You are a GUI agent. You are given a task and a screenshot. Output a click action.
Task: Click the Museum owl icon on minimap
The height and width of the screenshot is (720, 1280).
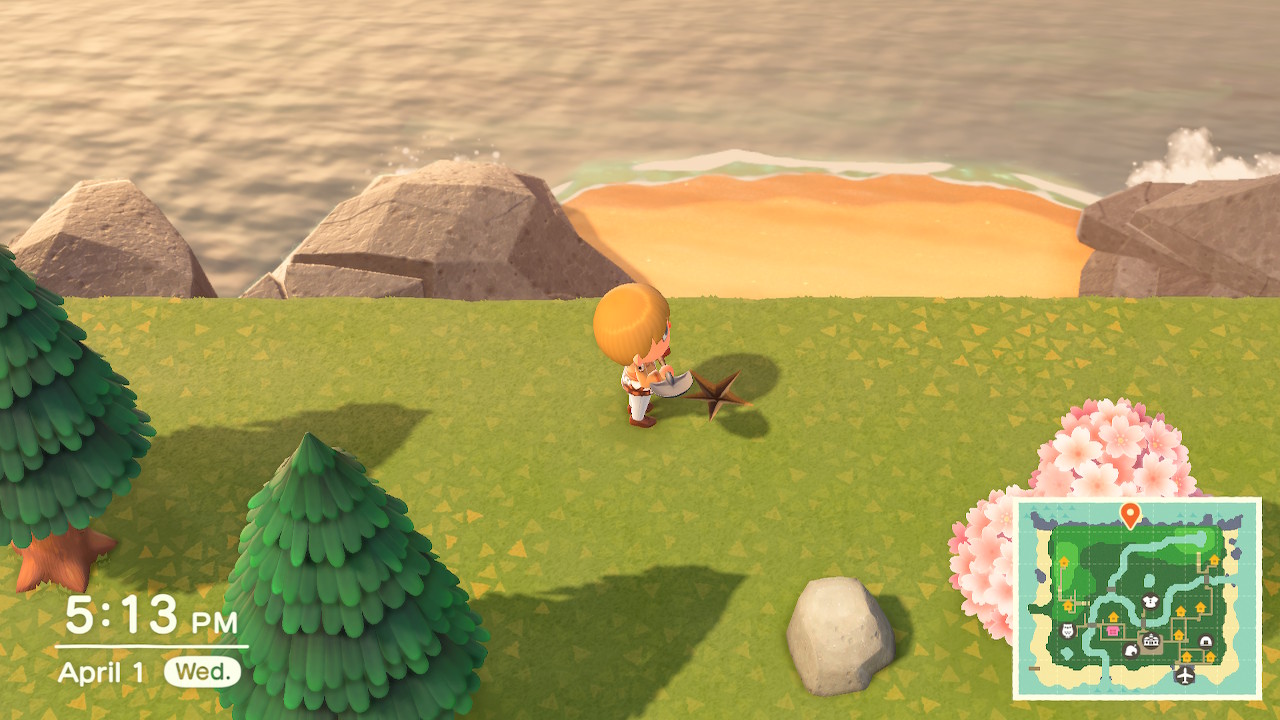point(1066,630)
